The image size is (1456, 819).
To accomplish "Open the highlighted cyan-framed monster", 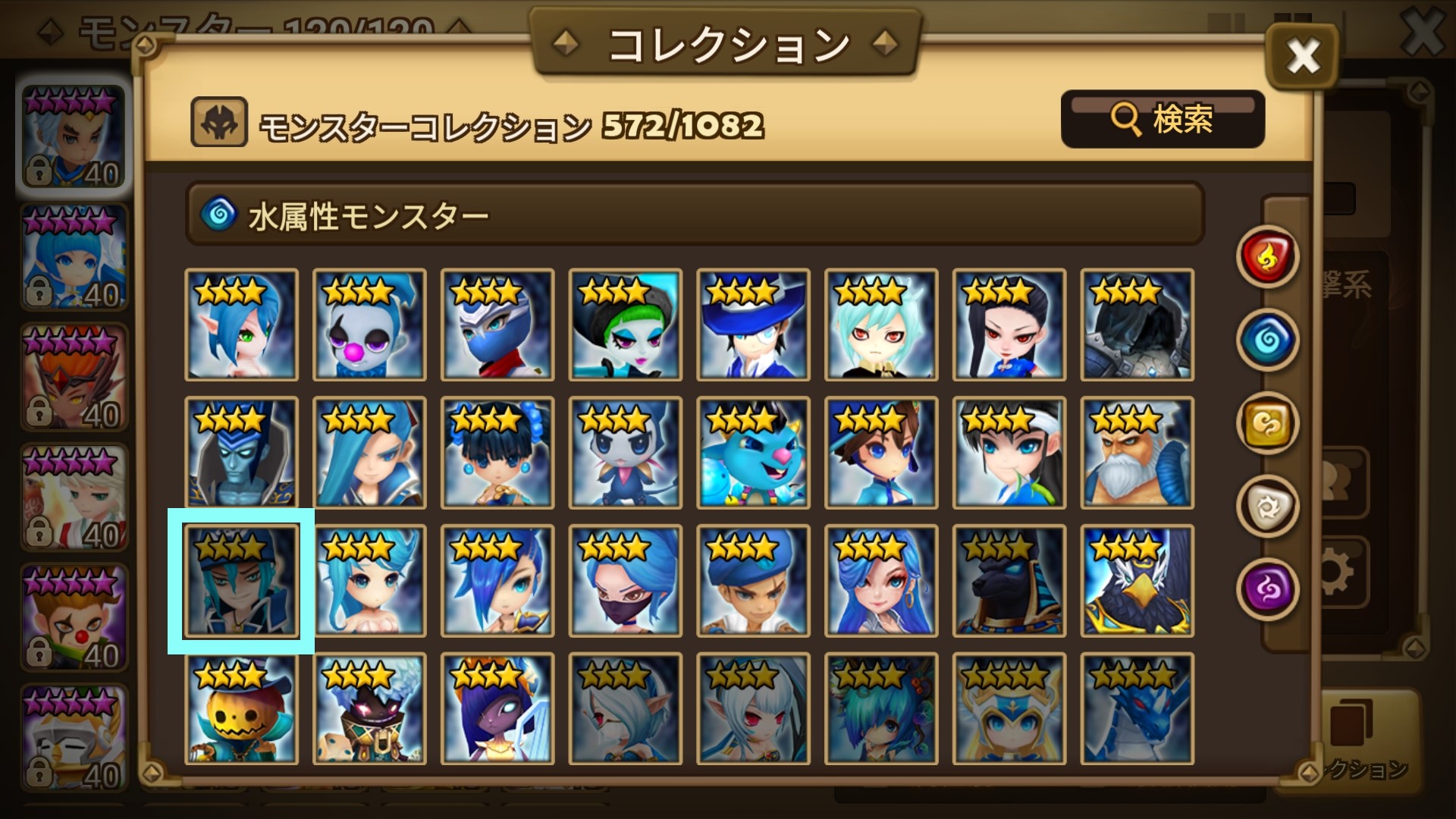I will tap(241, 580).
